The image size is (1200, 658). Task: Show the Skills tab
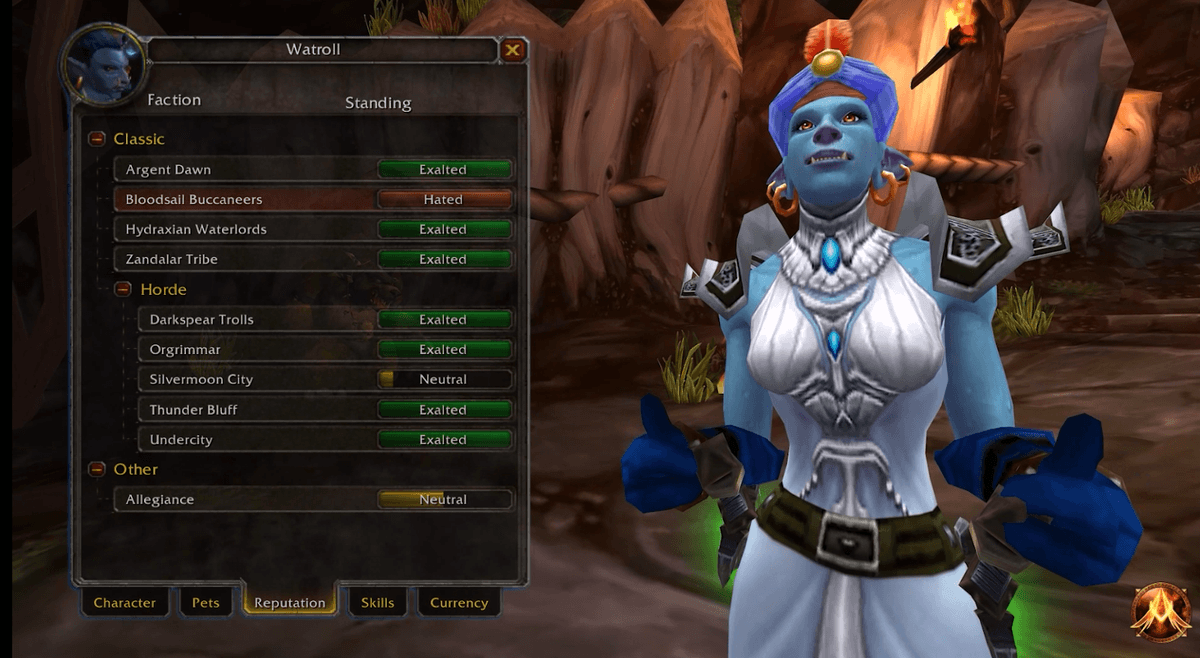377,603
